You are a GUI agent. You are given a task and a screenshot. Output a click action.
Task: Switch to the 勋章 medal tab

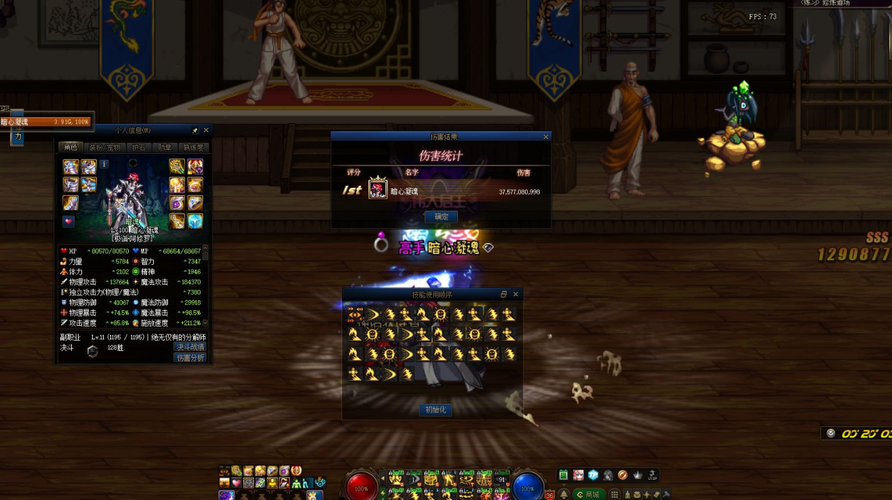pyautogui.click(x=165, y=148)
